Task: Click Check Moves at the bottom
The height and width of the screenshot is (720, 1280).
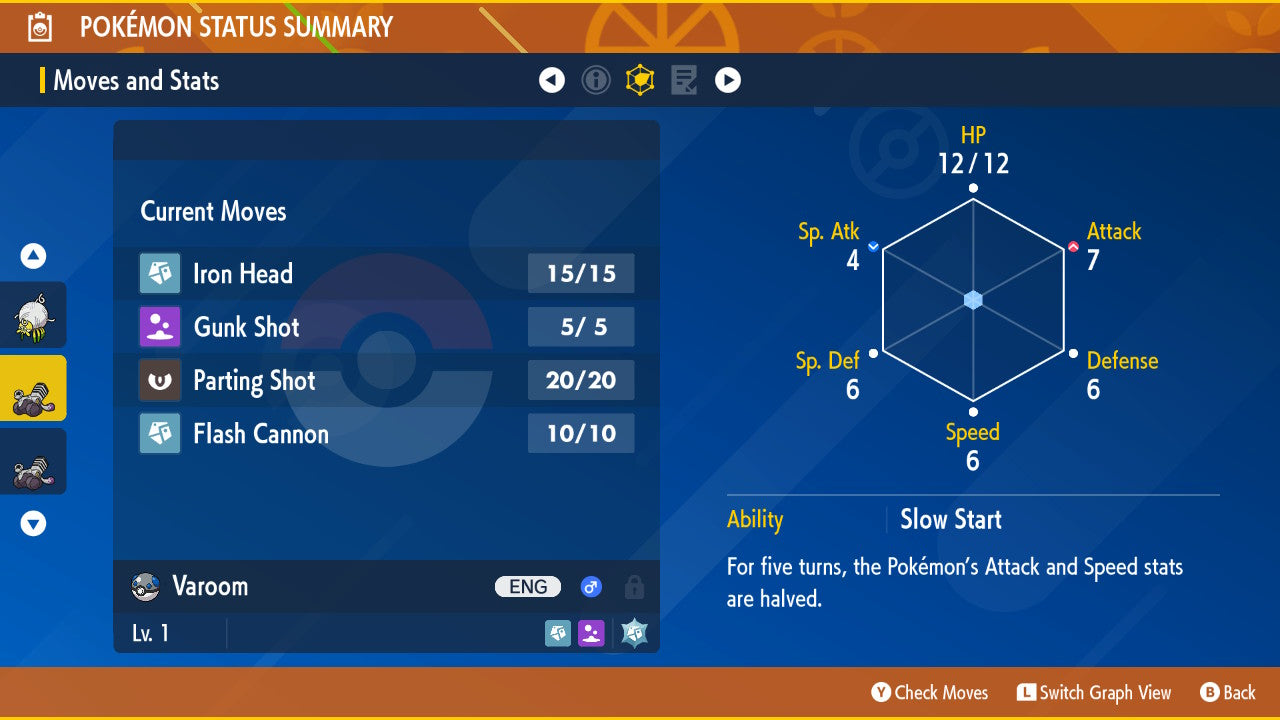Action: [x=930, y=692]
